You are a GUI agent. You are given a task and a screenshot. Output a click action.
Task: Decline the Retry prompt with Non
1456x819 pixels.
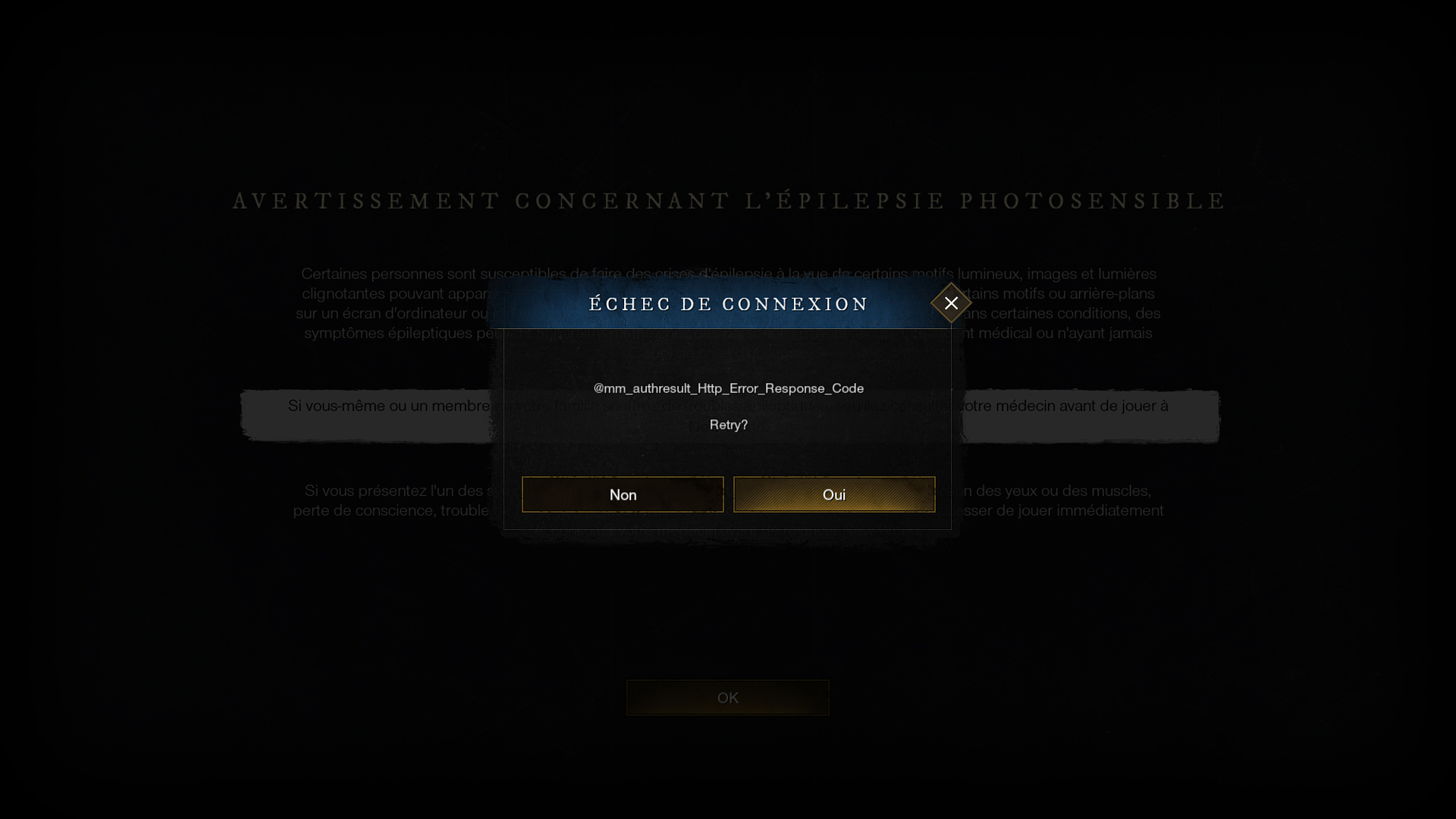[x=623, y=494]
